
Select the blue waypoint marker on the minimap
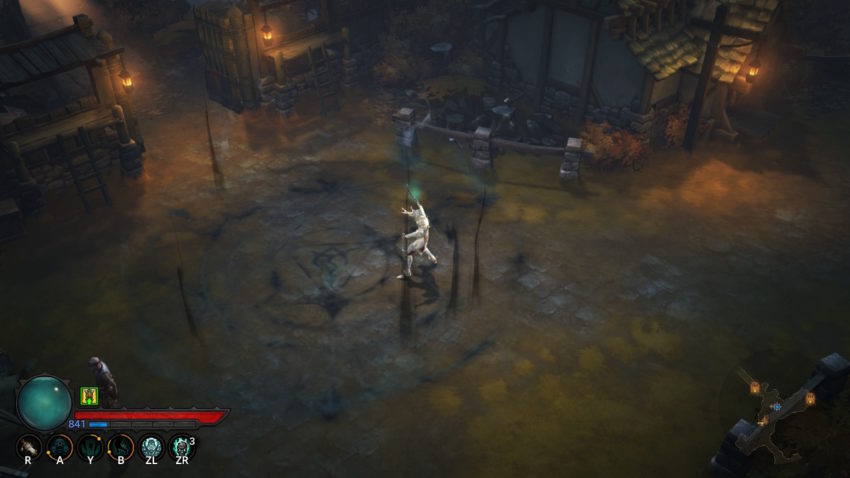tap(776, 407)
